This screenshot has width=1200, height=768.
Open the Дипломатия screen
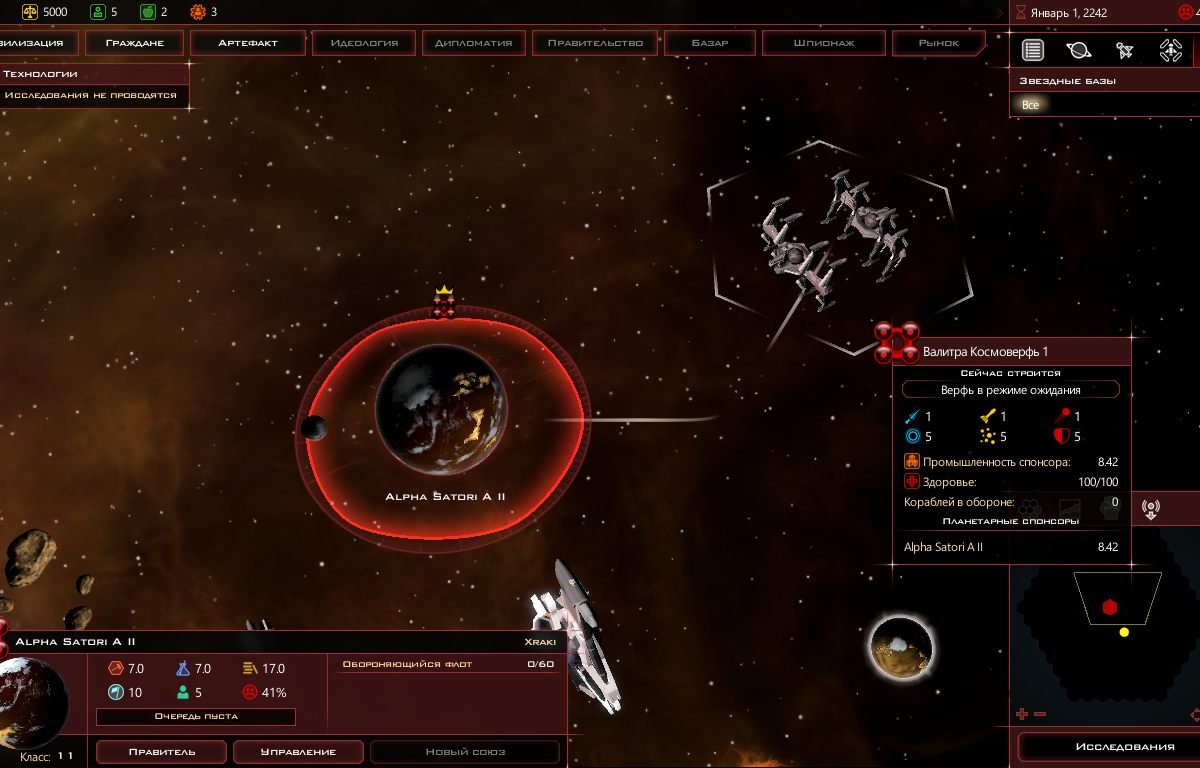(474, 43)
